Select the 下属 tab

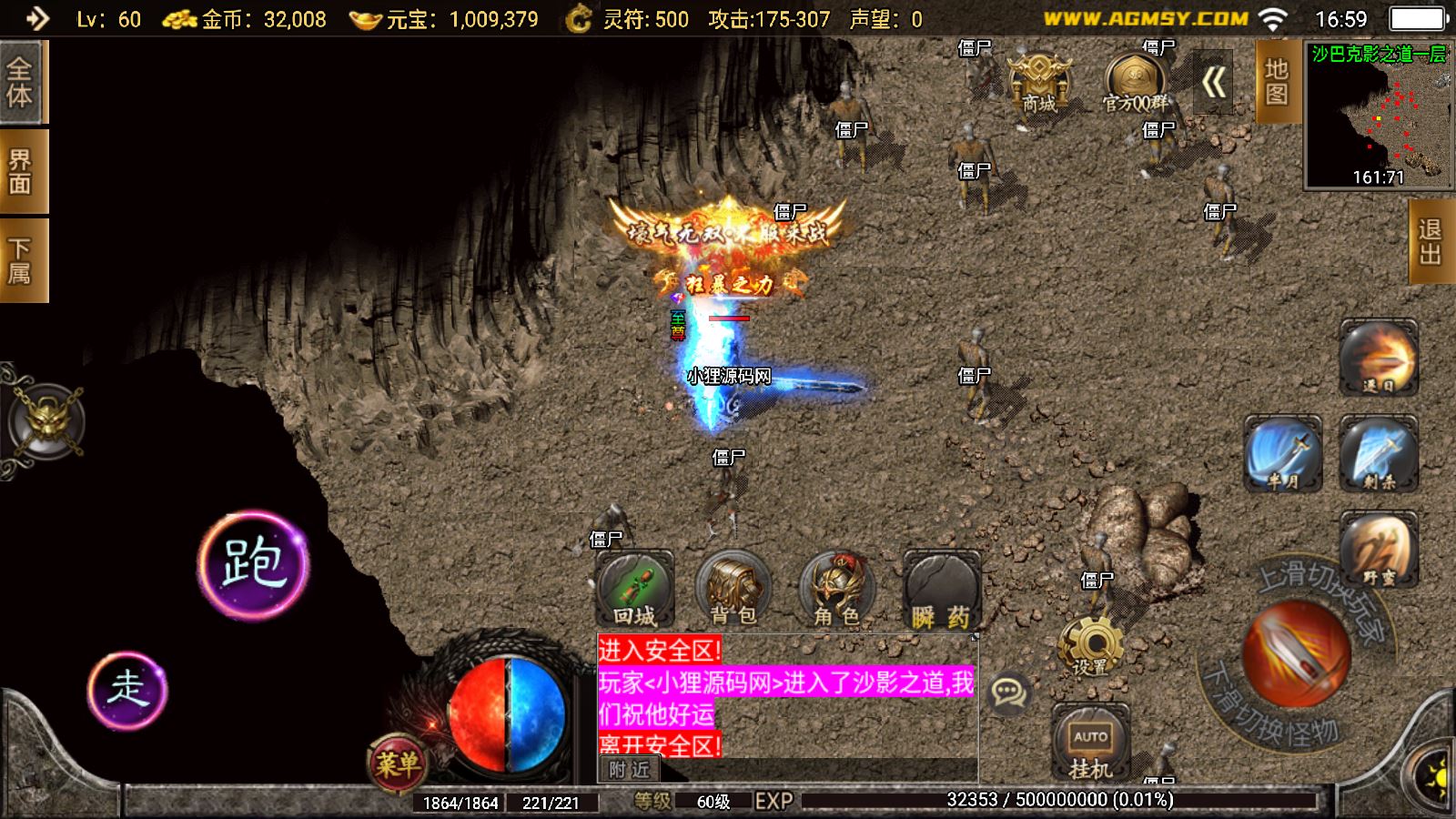click(x=21, y=260)
